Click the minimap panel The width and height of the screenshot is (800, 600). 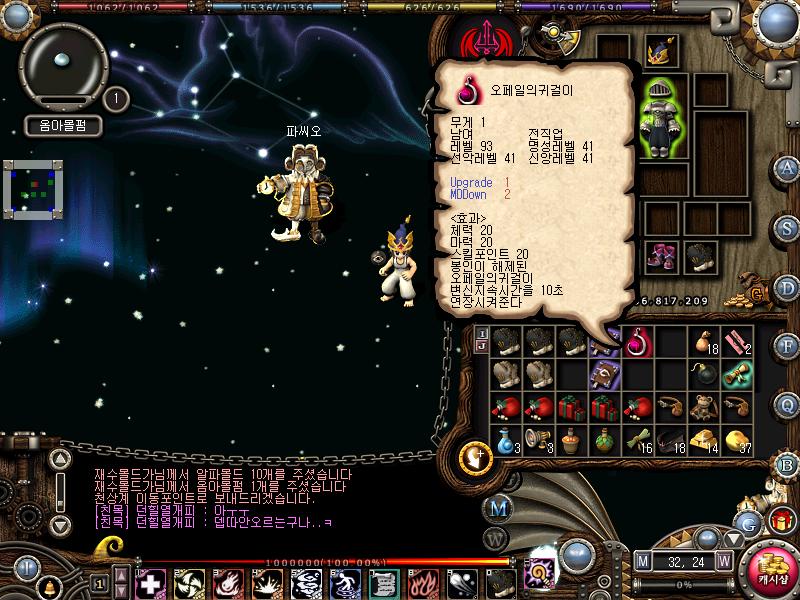[x=33, y=187]
